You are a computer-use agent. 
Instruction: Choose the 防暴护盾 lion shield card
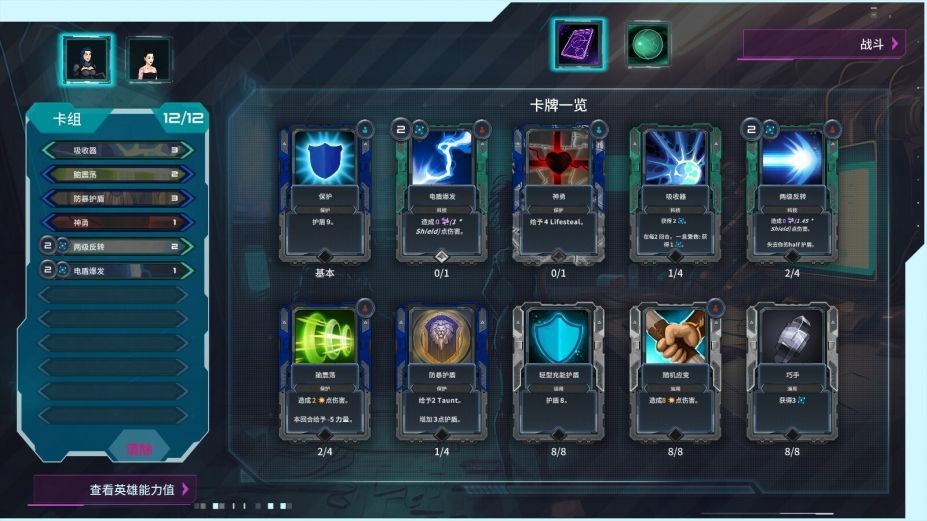point(442,370)
